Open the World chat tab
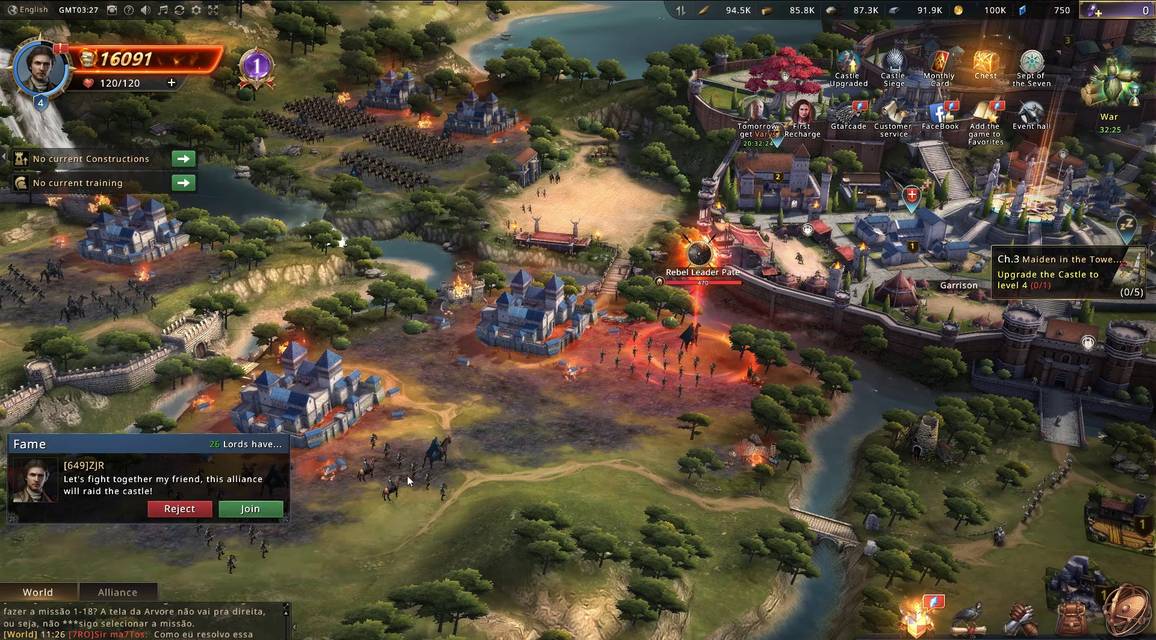Viewport: 1156px width, 640px height. [38, 592]
